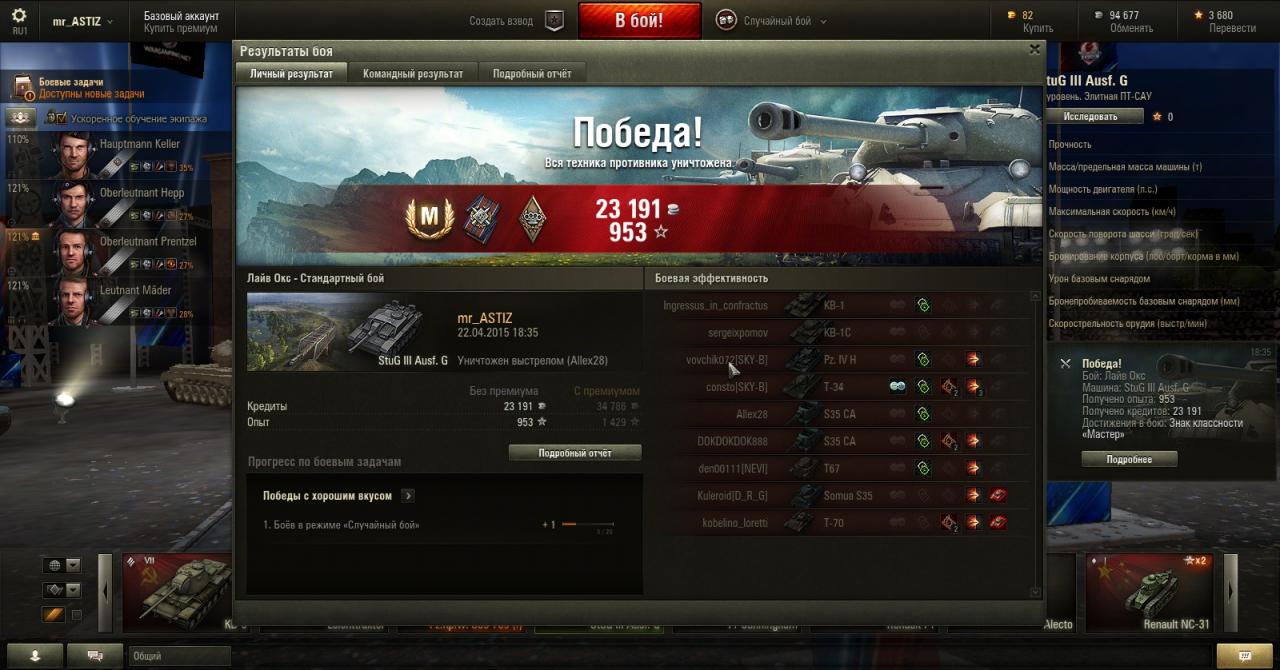Close the battle results window
This screenshot has height=670, width=1280.
coord(1035,49)
